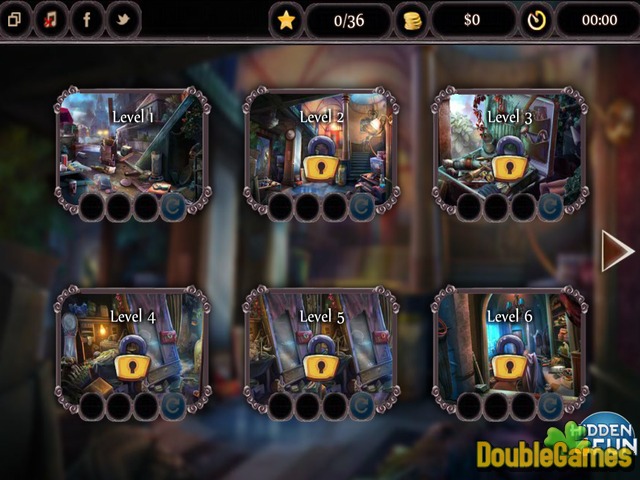Open the Hidden Fun logo link
This screenshot has width=640, height=480.
click(608, 430)
